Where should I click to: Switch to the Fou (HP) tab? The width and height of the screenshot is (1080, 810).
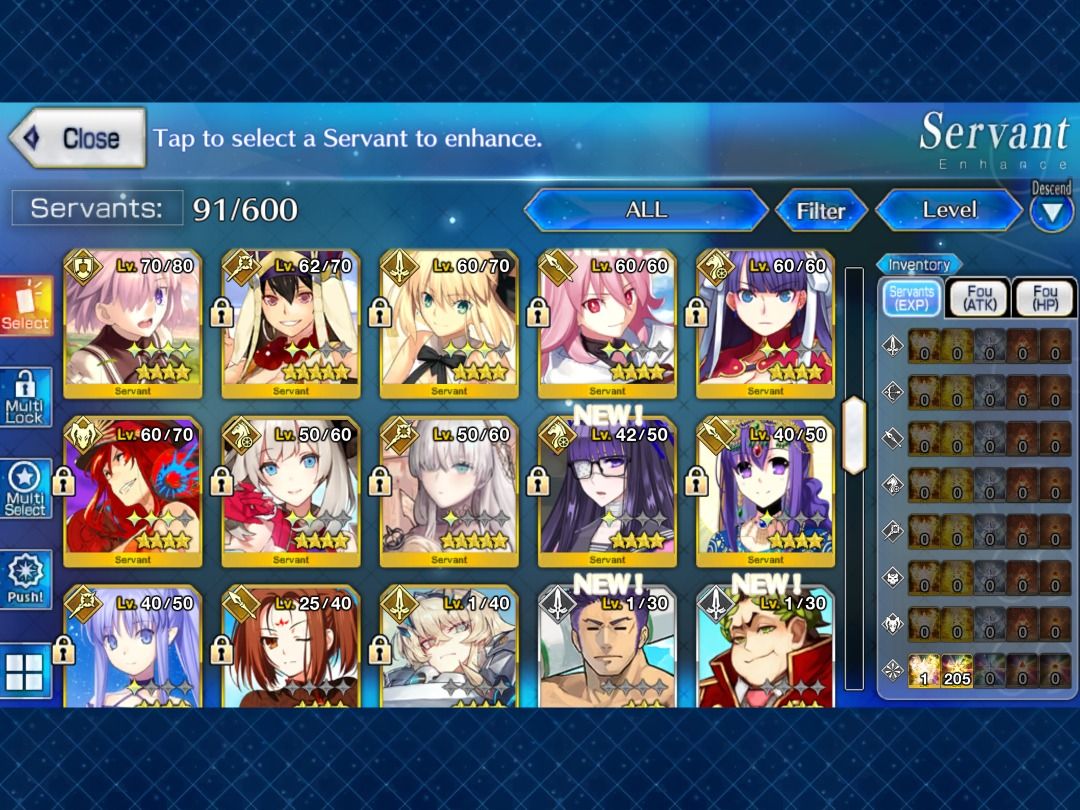pos(1043,298)
